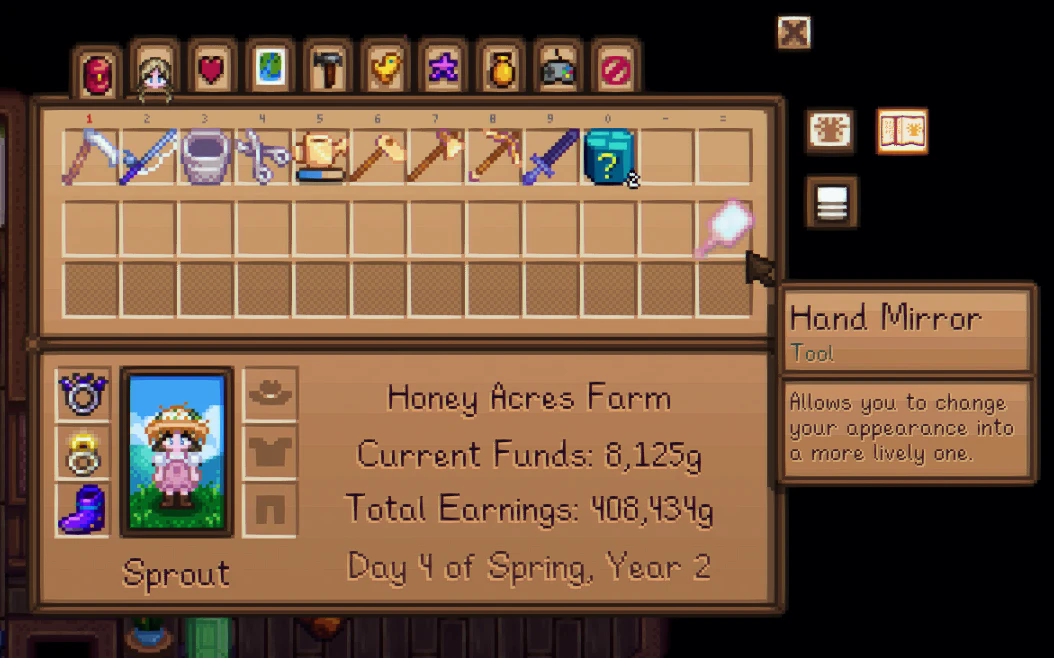Screen dimensions: 1054x658
Task: Switch to the Skills tab with character face
Action: pos(154,72)
